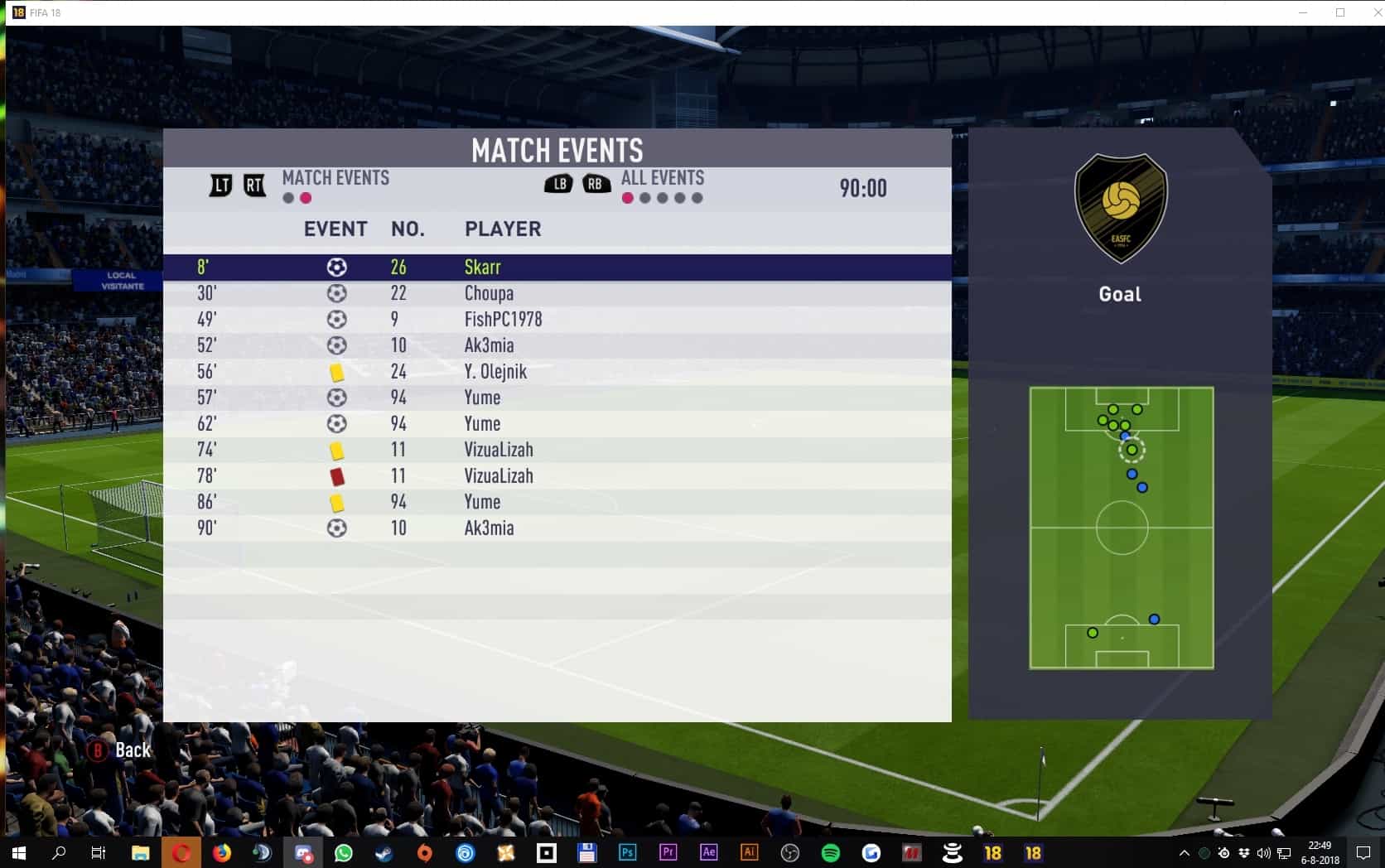This screenshot has height=868, width=1385.
Task: Pick the 86' Yume yellow card row
Action: pos(557,502)
